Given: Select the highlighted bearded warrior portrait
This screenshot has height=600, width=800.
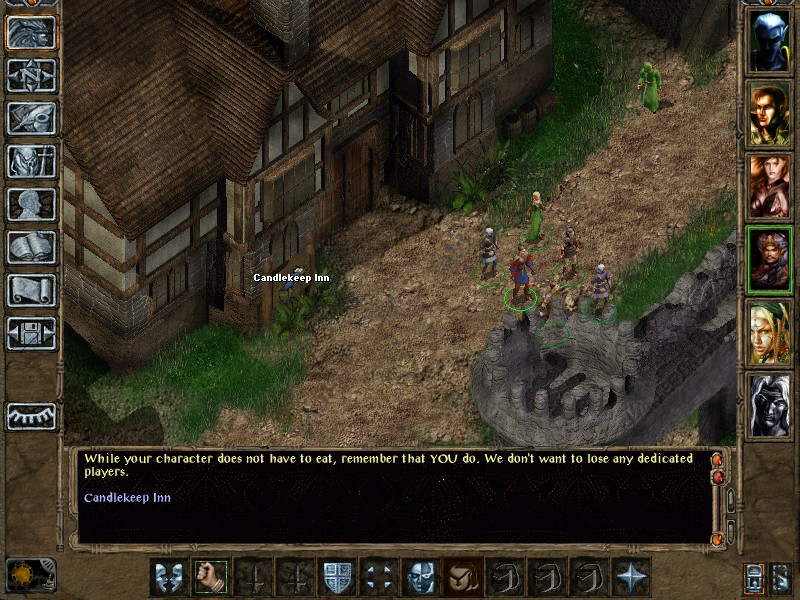Looking at the screenshot, I should click(769, 260).
